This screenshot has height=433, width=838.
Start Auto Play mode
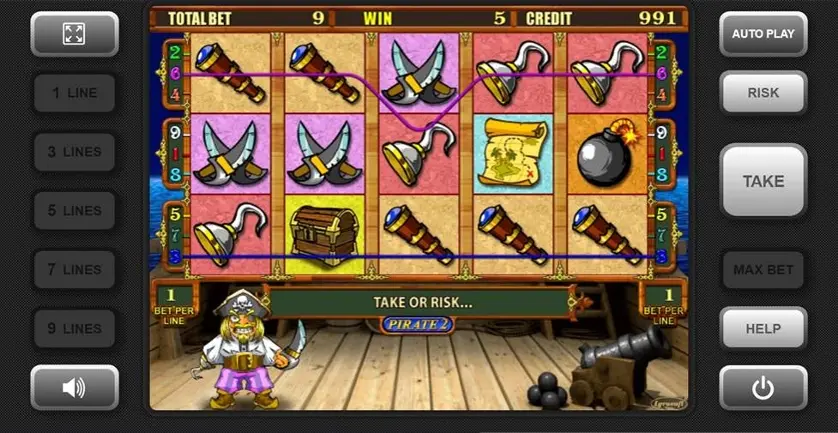(763, 34)
